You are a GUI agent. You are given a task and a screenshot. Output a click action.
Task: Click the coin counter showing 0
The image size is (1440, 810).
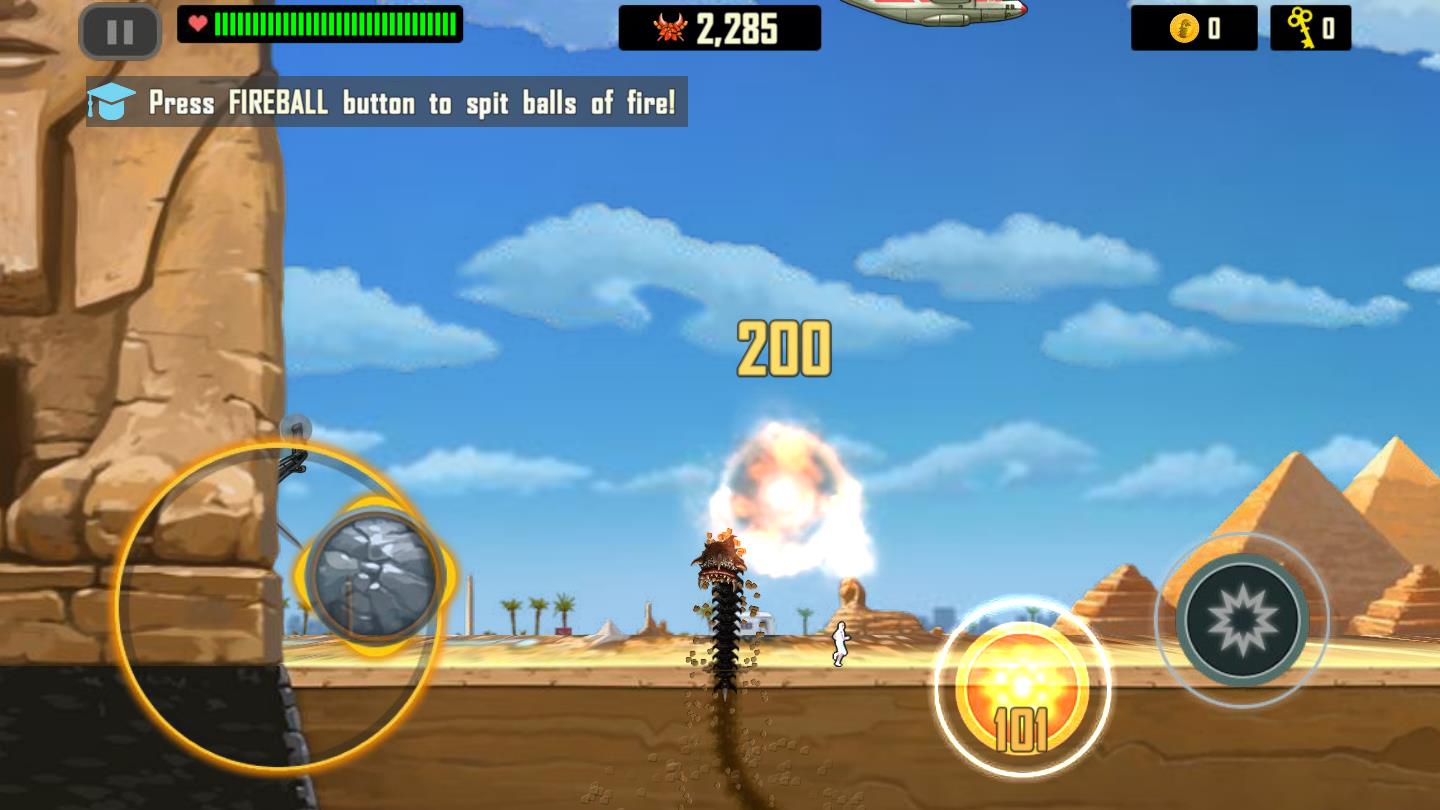(x=1194, y=27)
